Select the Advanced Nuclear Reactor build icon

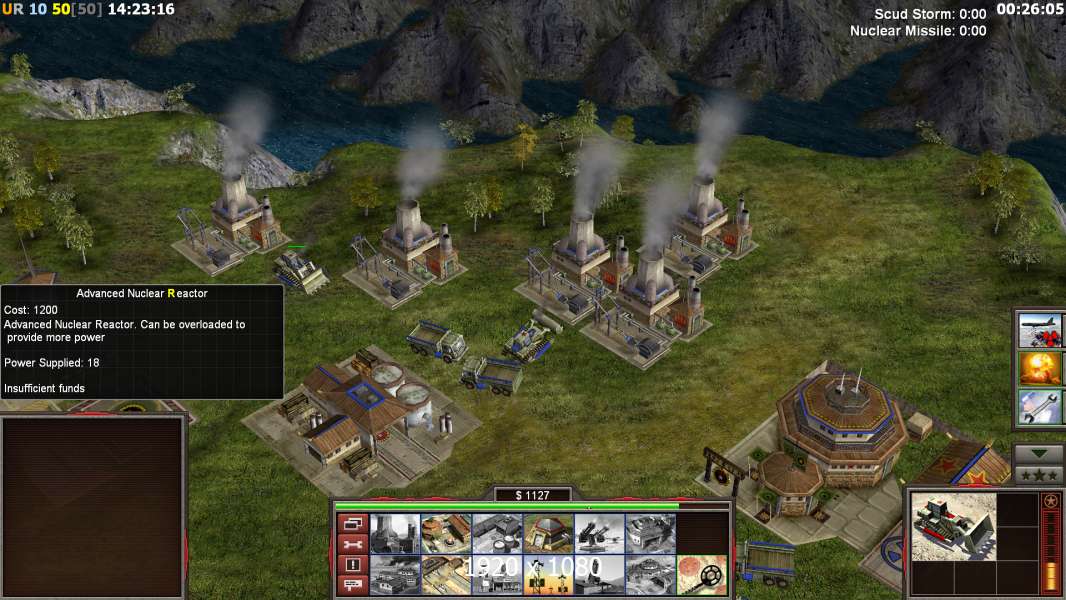[394, 533]
